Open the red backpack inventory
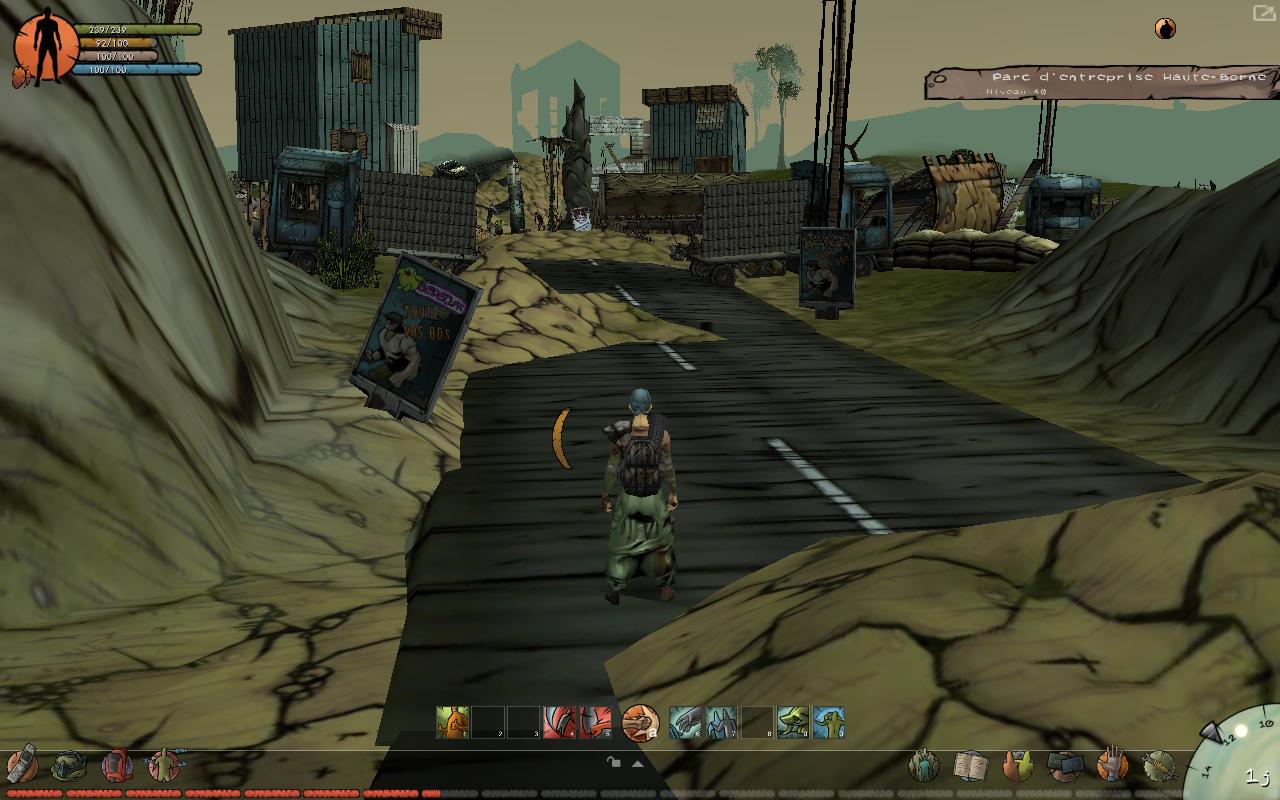 click(117, 766)
